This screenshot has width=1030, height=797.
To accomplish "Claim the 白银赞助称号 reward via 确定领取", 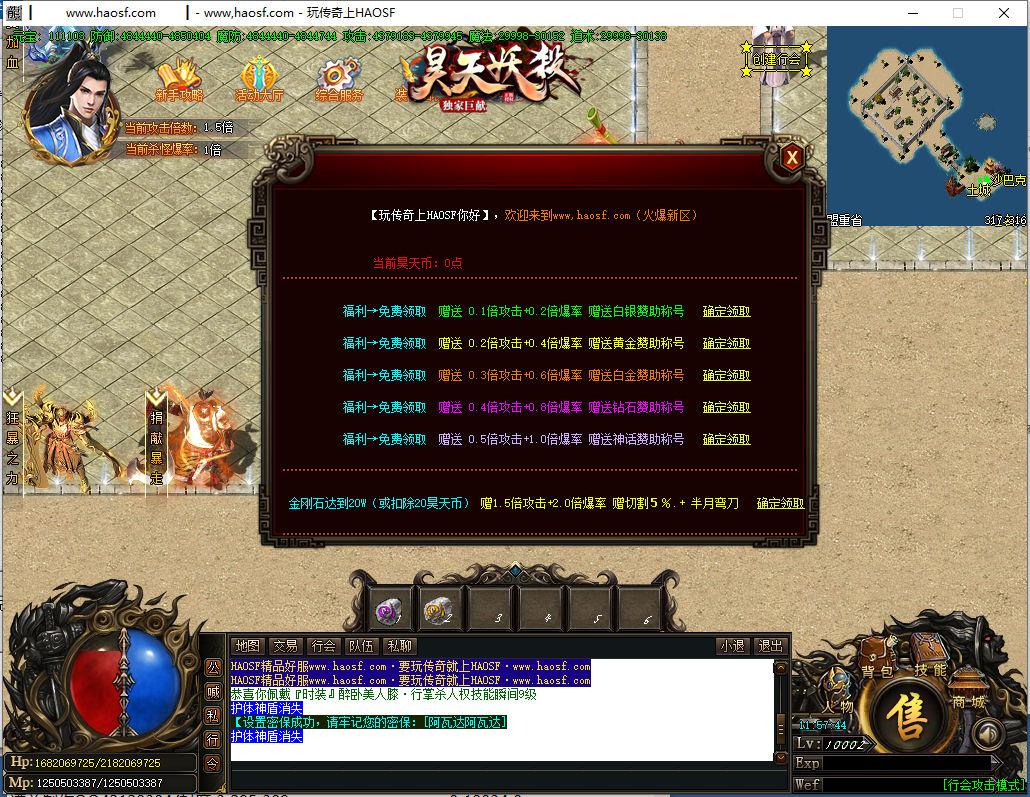I will point(726,312).
